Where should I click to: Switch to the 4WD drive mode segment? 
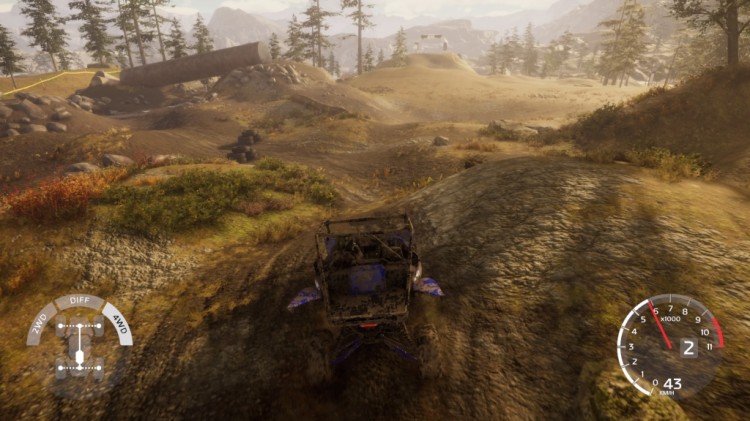pyautogui.click(x=120, y=325)
